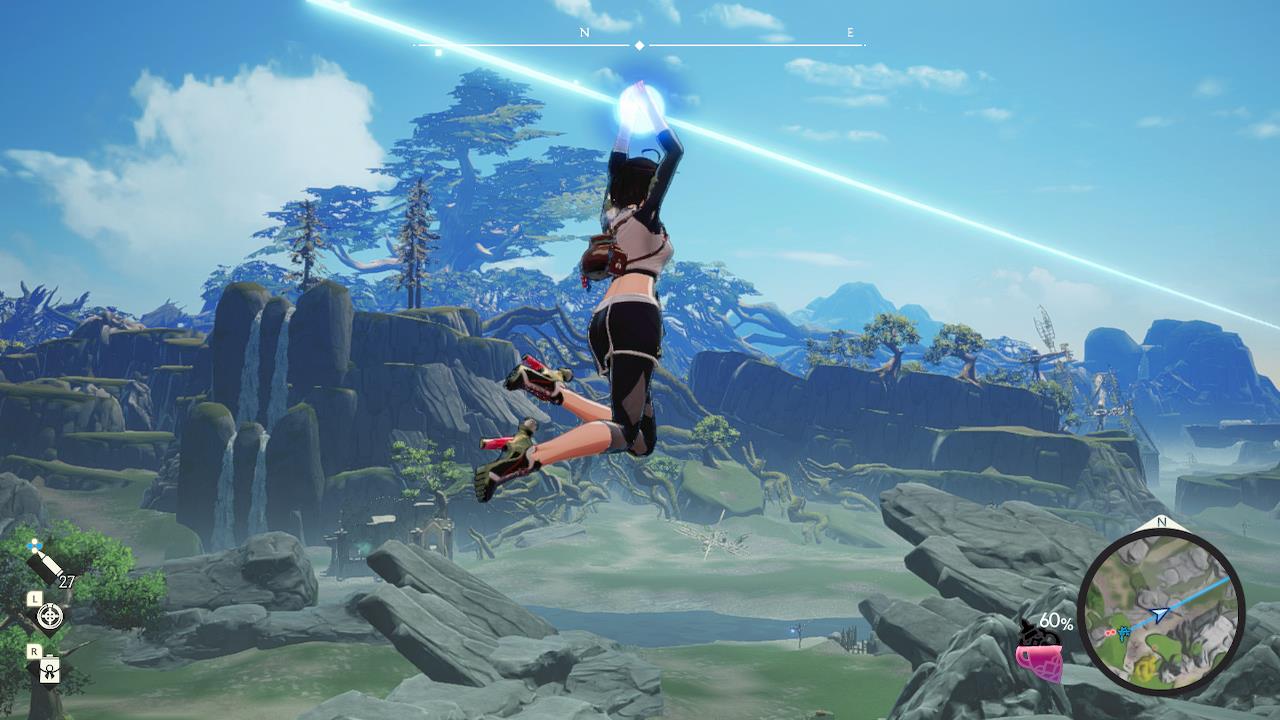
Task: Click the blue marker on the minimap
Action: tap(1124, 632)
